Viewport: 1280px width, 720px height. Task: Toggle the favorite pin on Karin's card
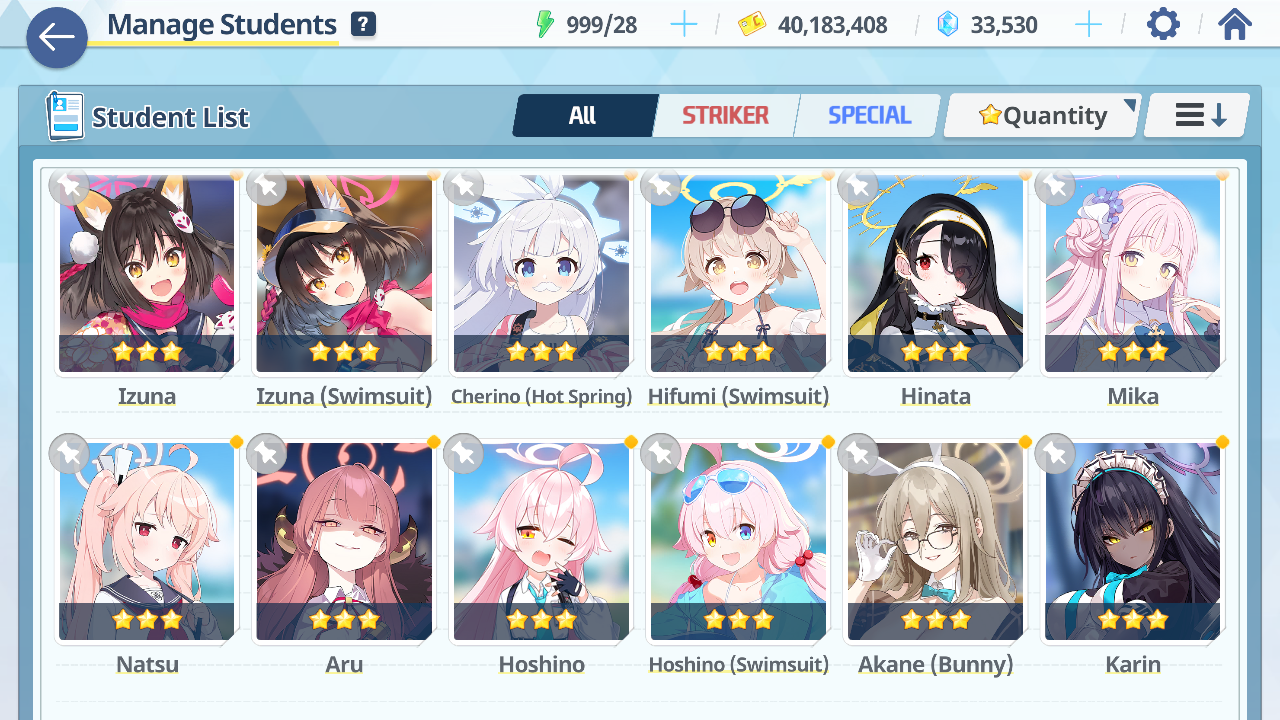pyautogui.click(x=1054, y=454)
